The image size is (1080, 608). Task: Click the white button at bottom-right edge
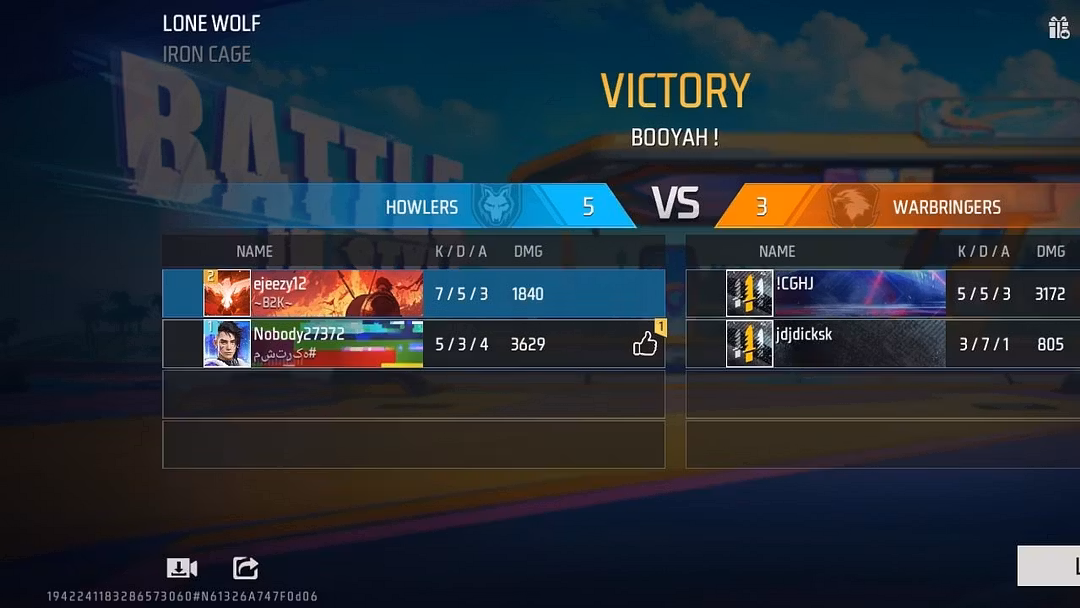[x=1050, y=566]
